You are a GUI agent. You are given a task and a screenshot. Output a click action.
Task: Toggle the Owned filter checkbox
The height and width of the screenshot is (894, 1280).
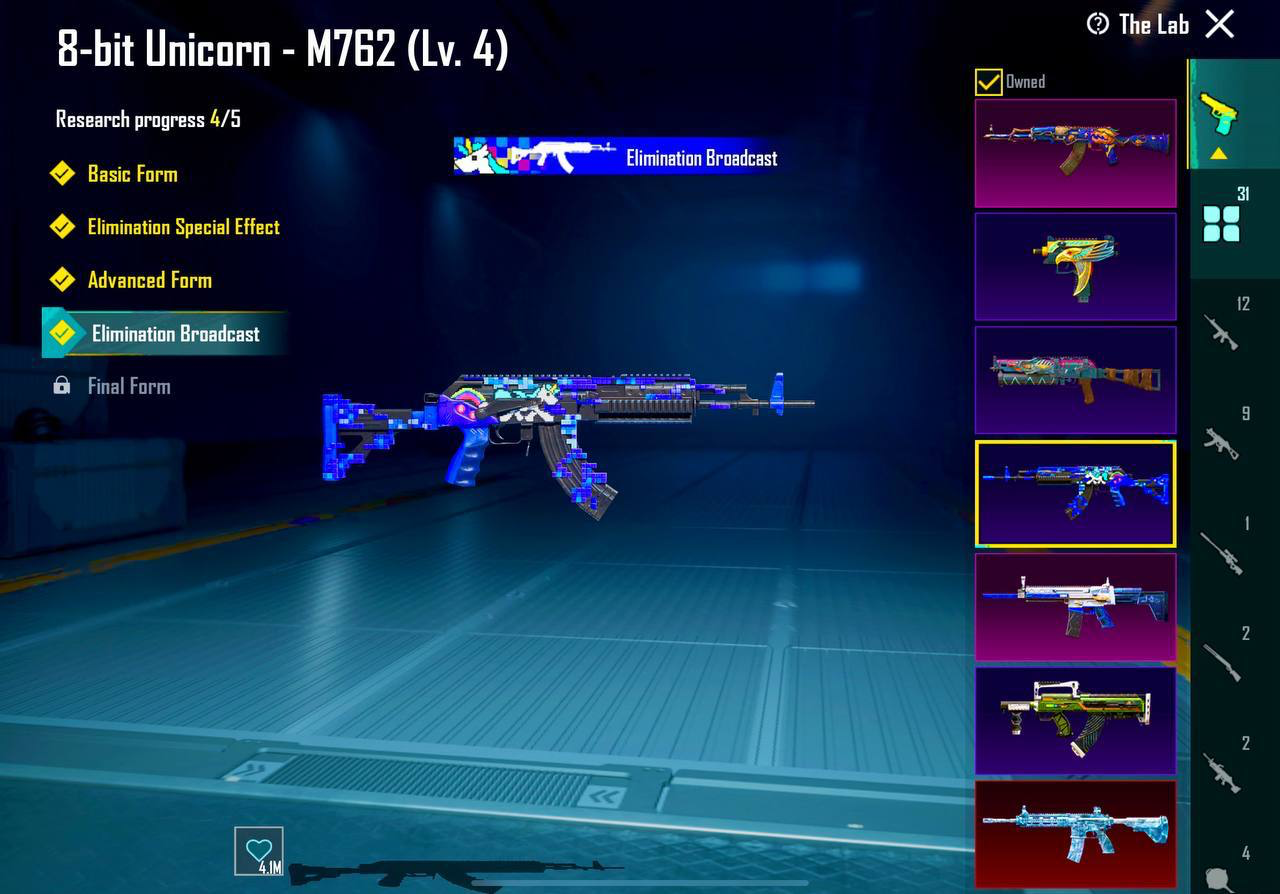coord(989,82)
